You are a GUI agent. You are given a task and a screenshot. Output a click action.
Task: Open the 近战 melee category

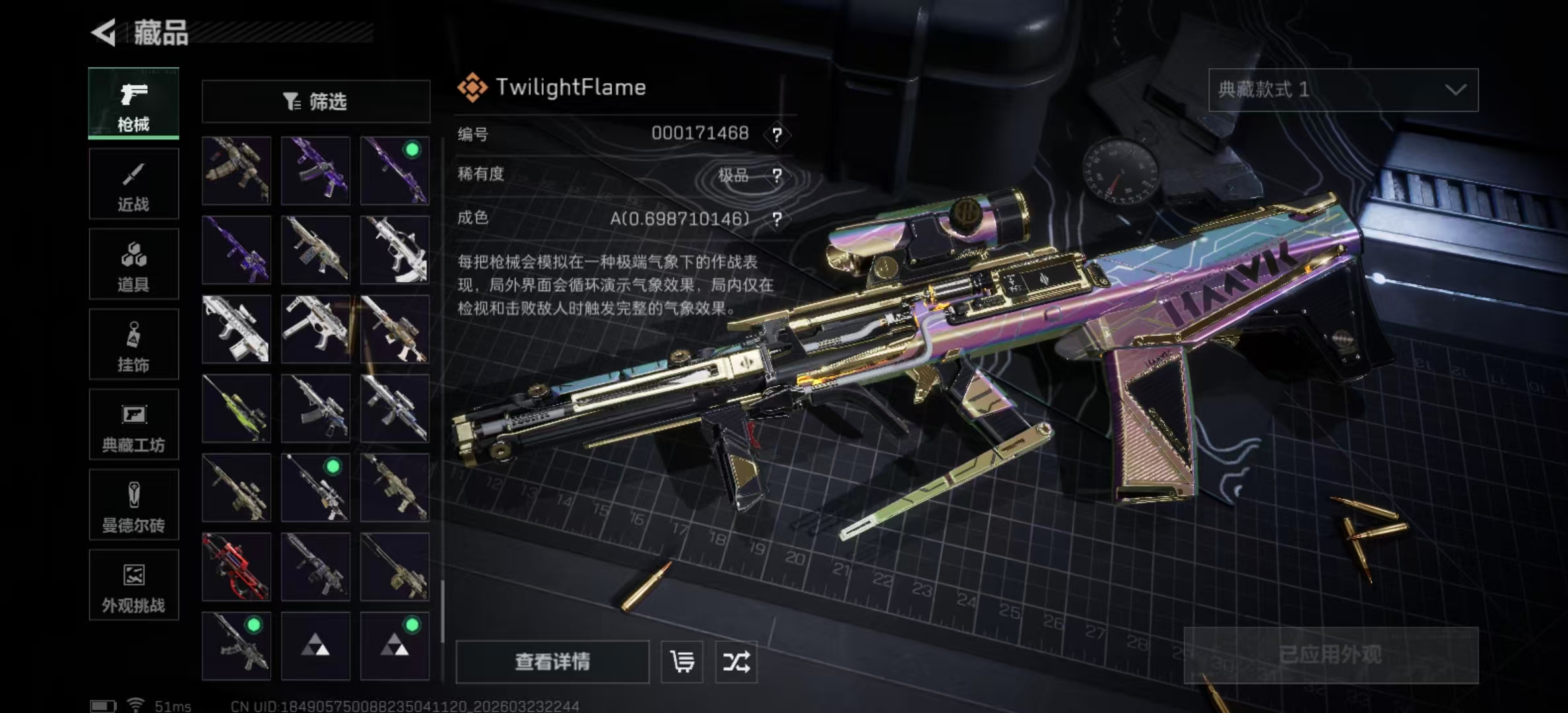[133, 184]
